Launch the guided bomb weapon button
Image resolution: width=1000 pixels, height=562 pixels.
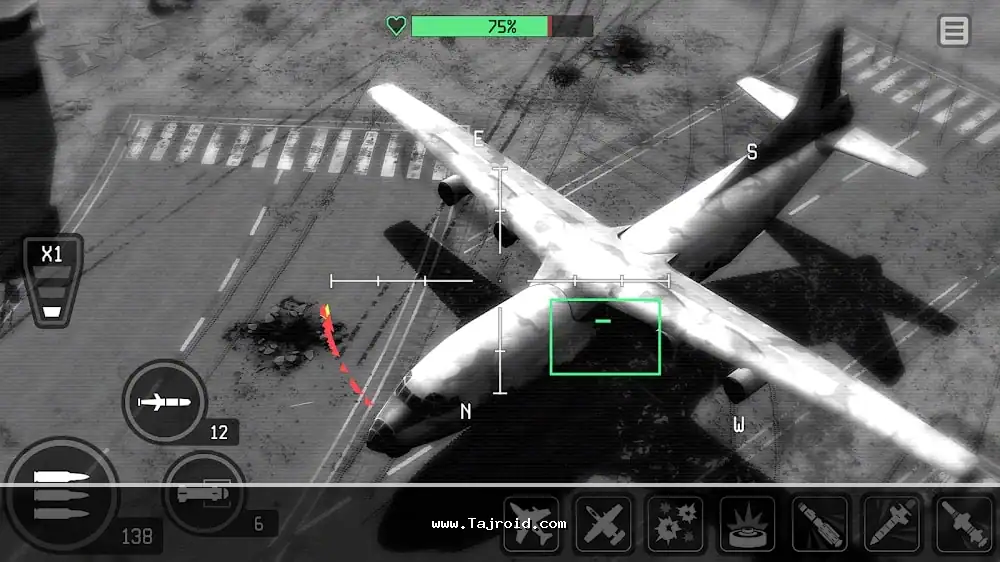(204, 494)
